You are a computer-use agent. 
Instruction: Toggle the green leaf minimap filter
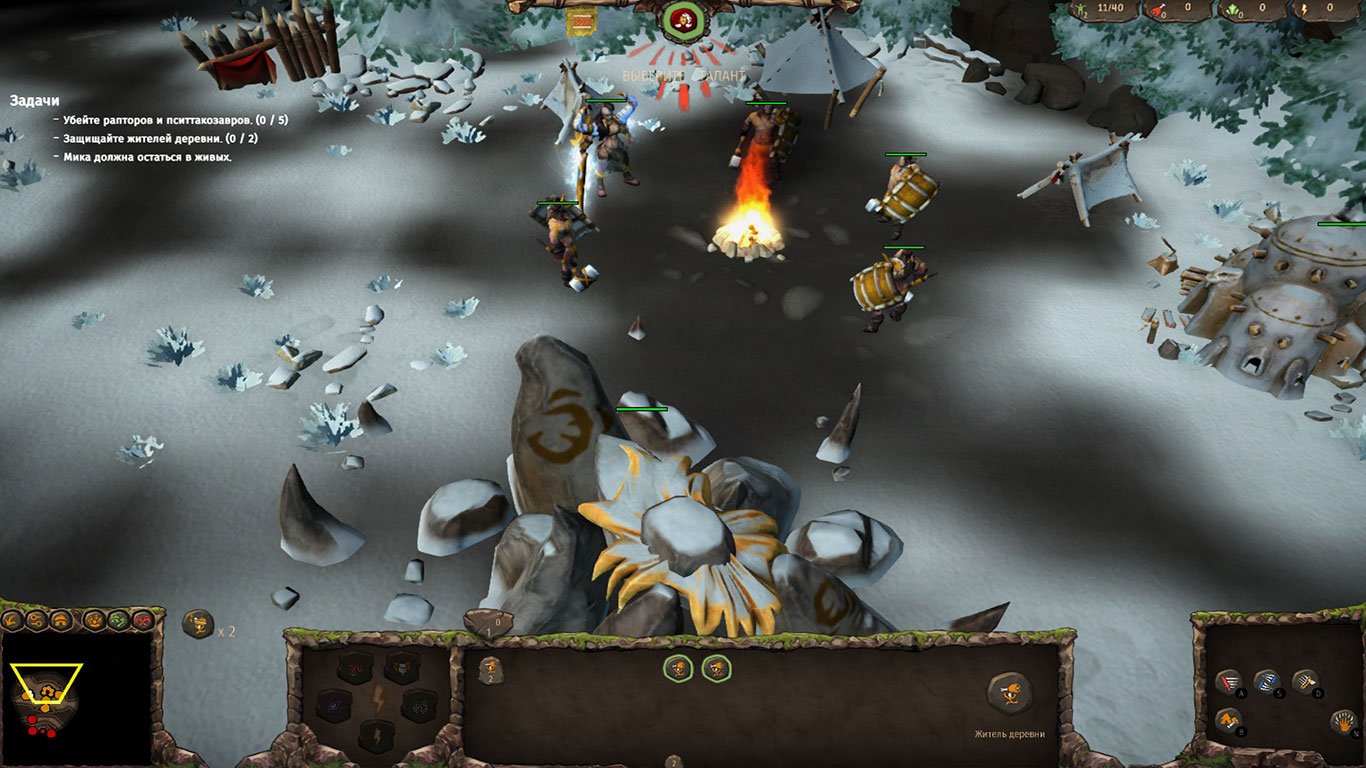(x=117, y=620)
